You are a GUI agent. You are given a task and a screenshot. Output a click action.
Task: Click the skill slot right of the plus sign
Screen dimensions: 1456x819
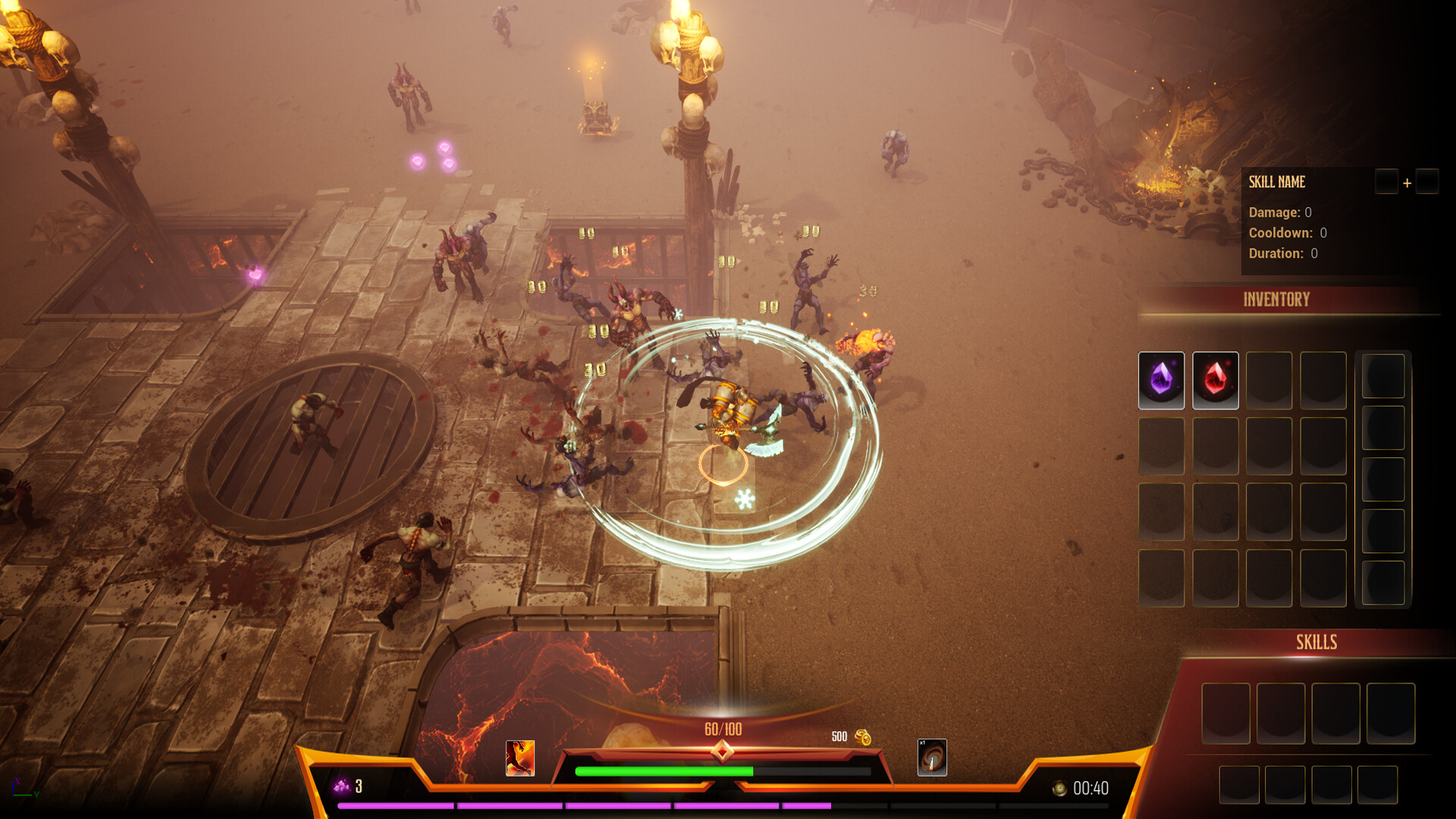(1426, 182)
